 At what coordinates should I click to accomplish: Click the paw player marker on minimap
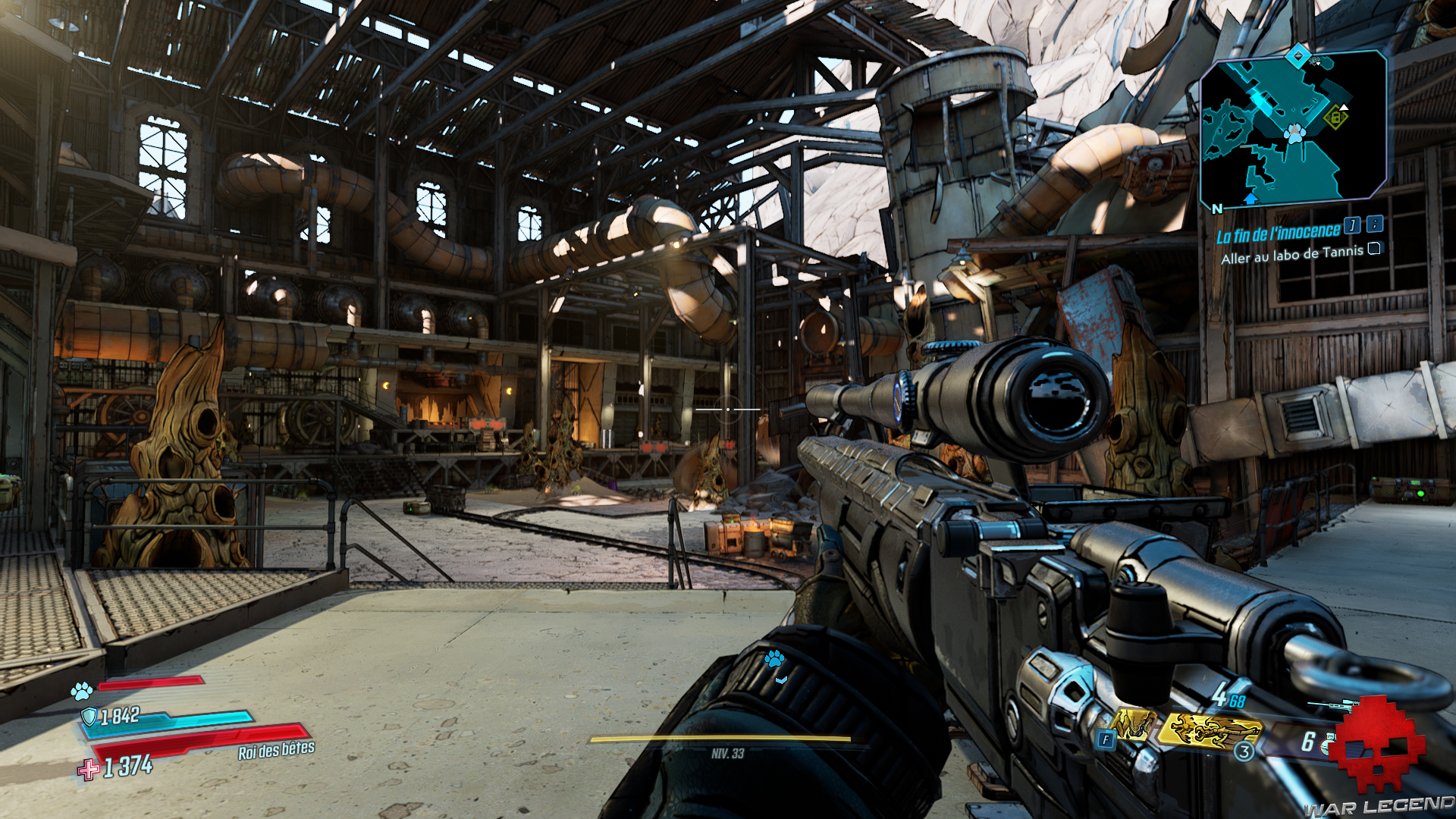click(1295, 134)
